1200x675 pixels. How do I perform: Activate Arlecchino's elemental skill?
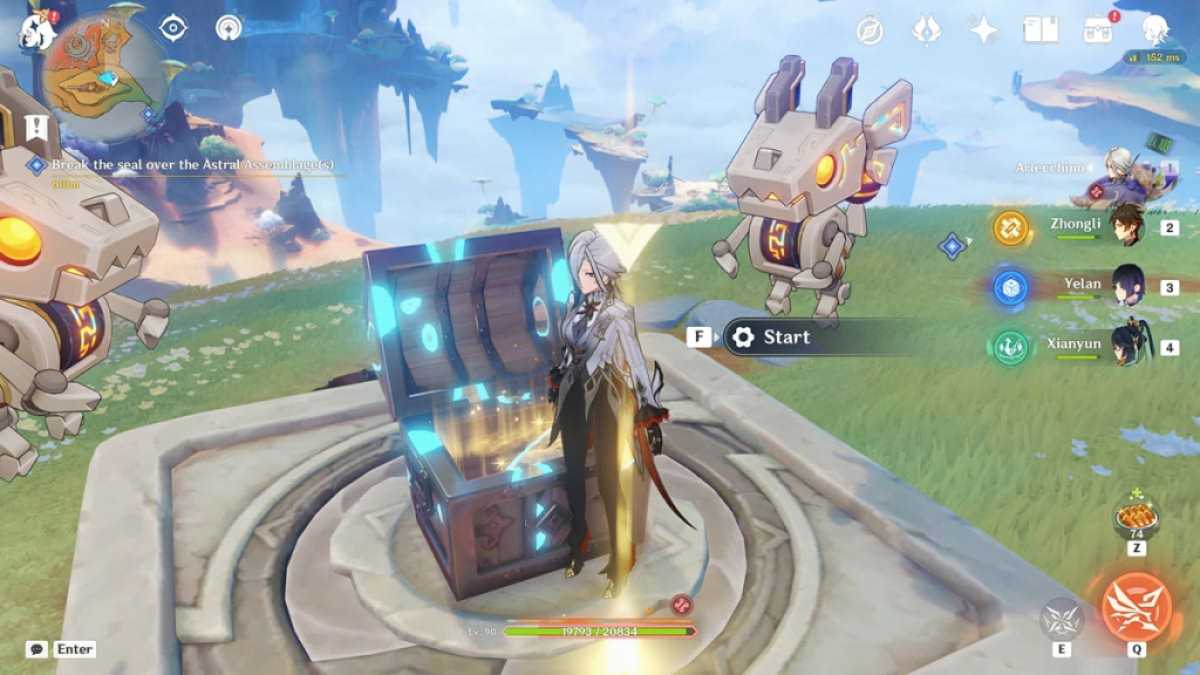coord(1062,619)
